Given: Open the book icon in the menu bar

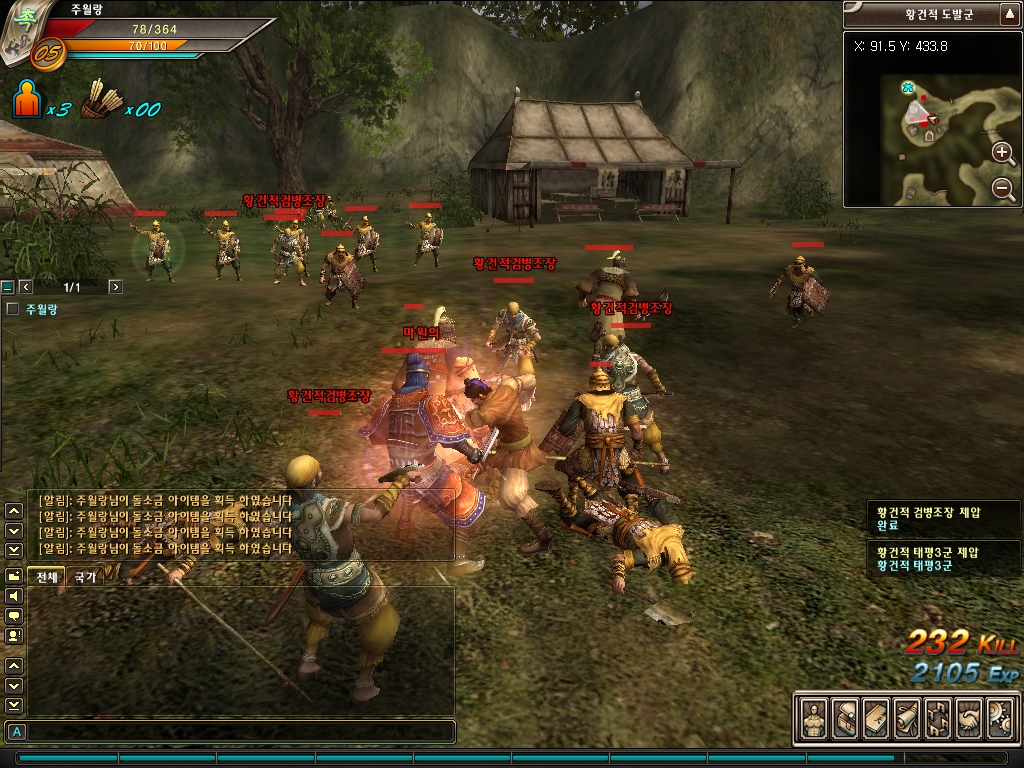Looking at the screenshot, I should 876,718.
